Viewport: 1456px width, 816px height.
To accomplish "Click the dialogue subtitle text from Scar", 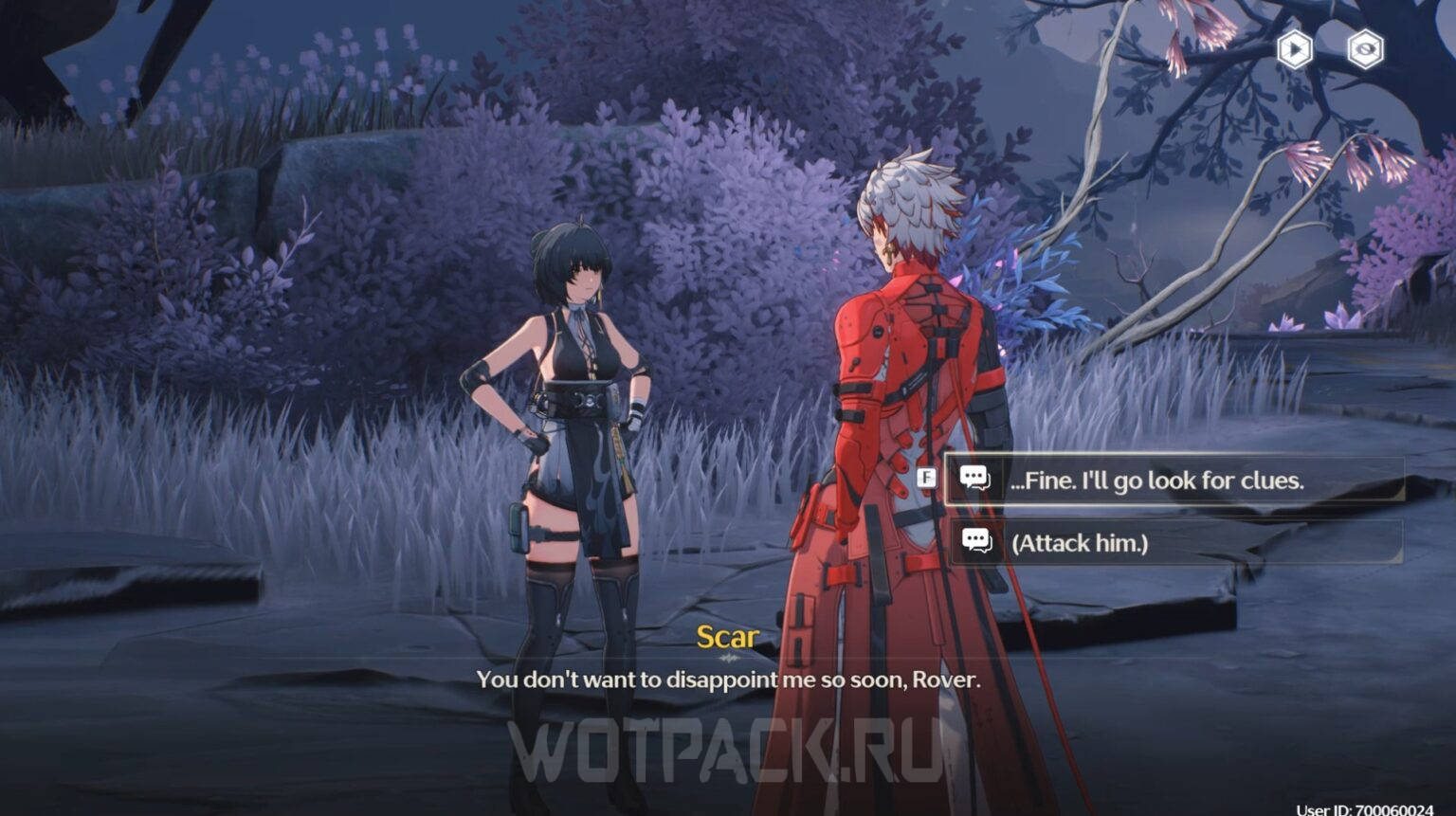I will (730, 680).
